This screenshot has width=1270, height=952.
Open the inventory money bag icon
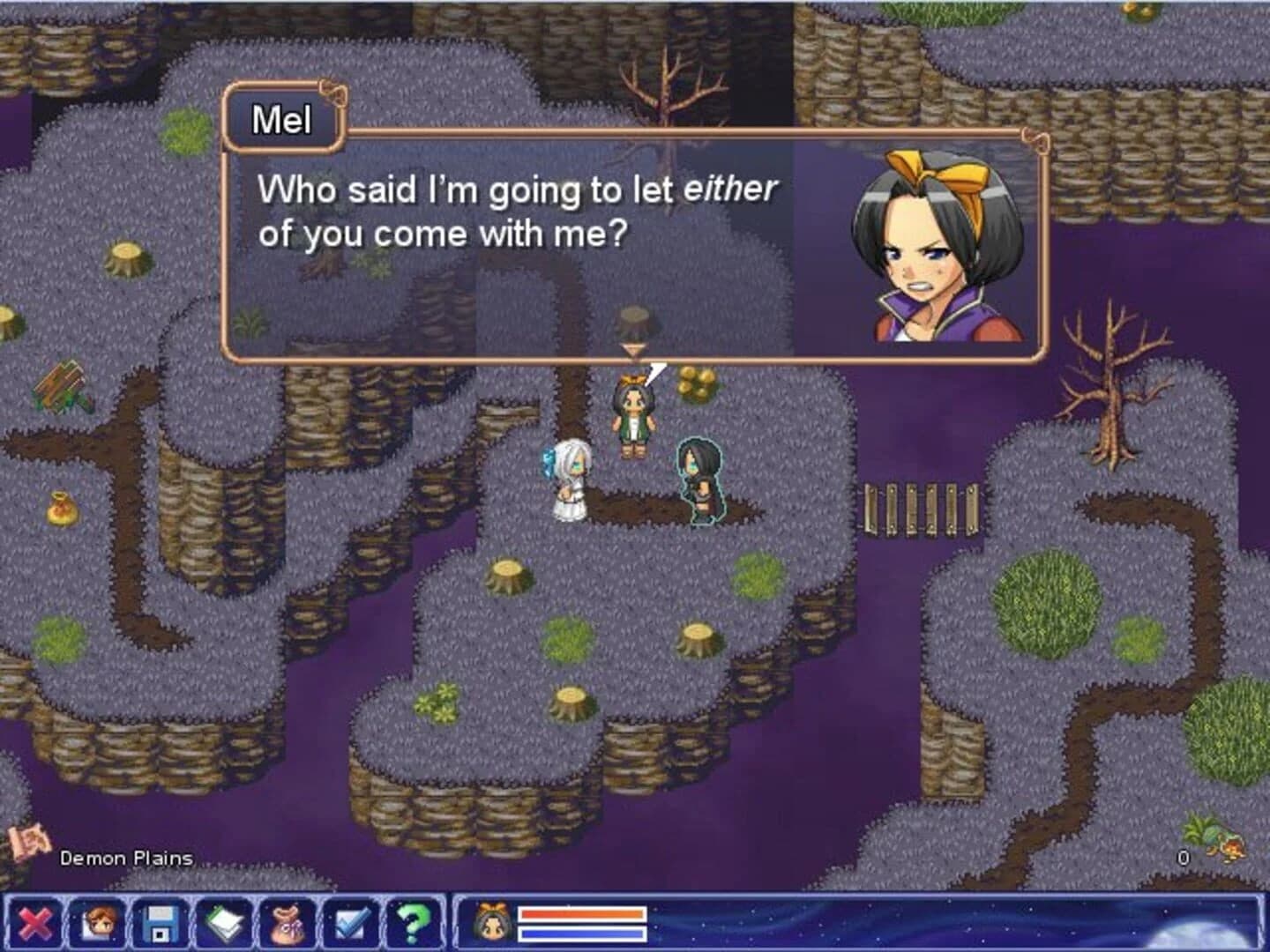click(x=287, y=922)
